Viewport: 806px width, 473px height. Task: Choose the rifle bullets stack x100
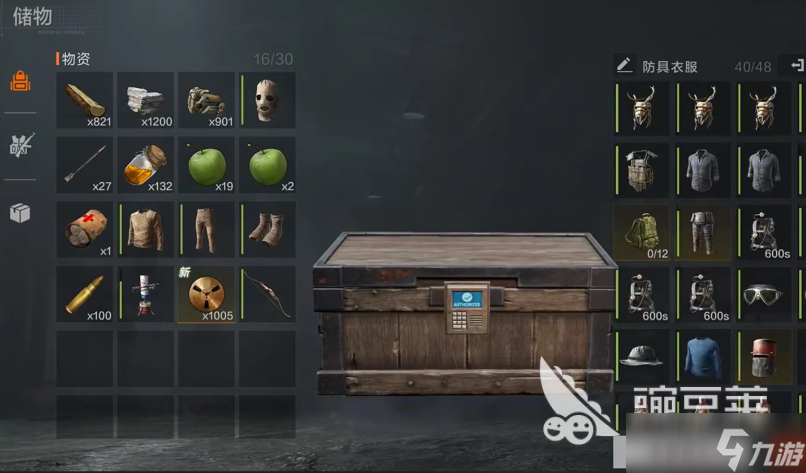[x=85, y=294]
